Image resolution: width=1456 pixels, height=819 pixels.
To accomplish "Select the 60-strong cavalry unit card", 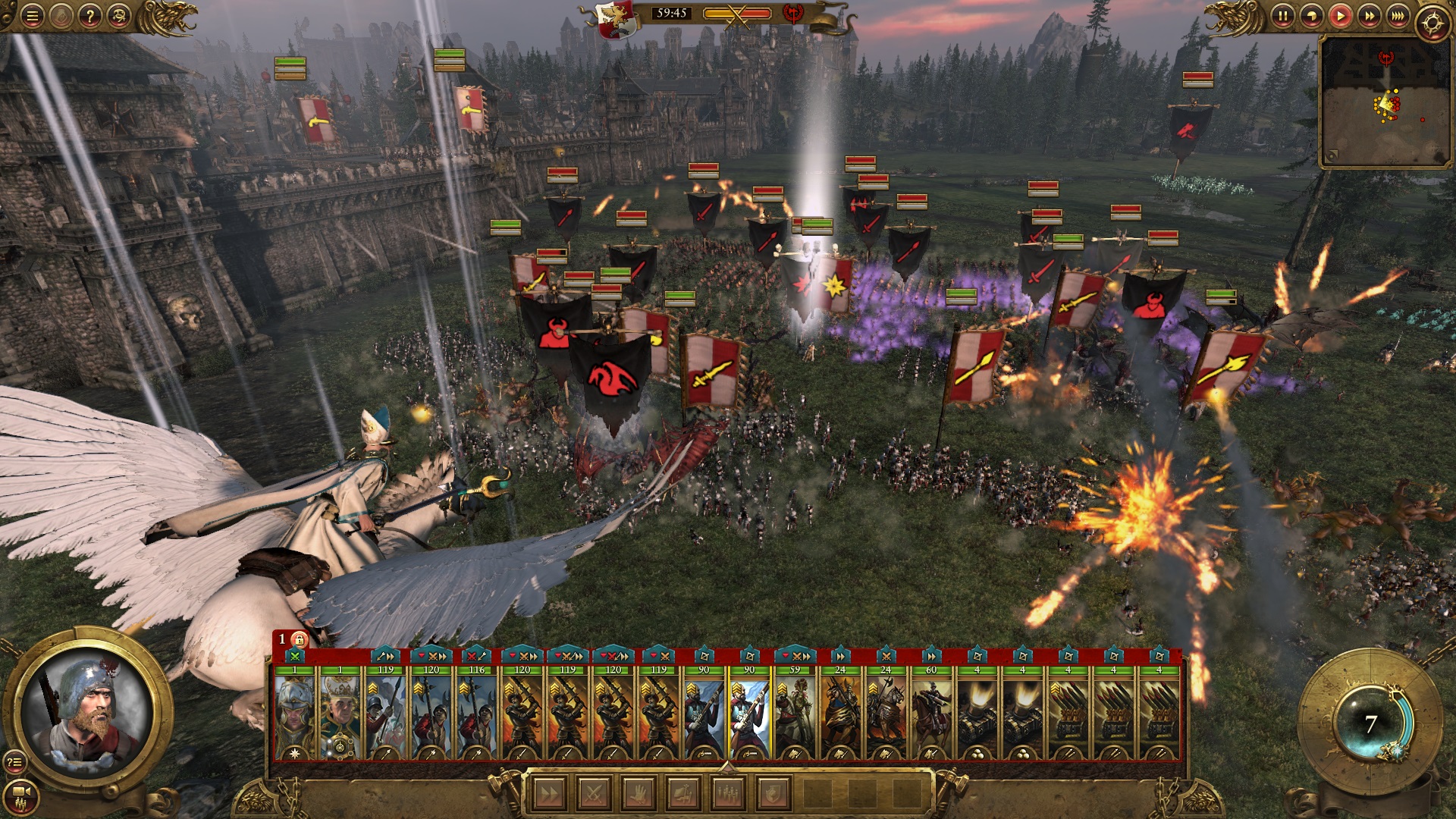I will [x=931, y=713].
